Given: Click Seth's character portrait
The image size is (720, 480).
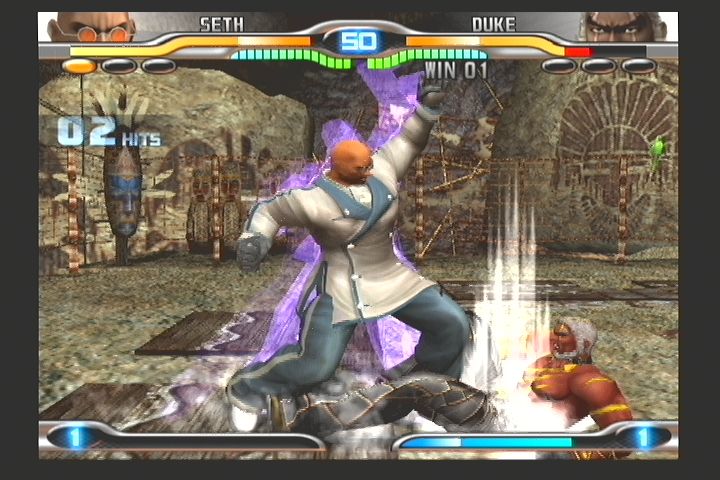Looking at the screenshot, I should pos(91,27).
